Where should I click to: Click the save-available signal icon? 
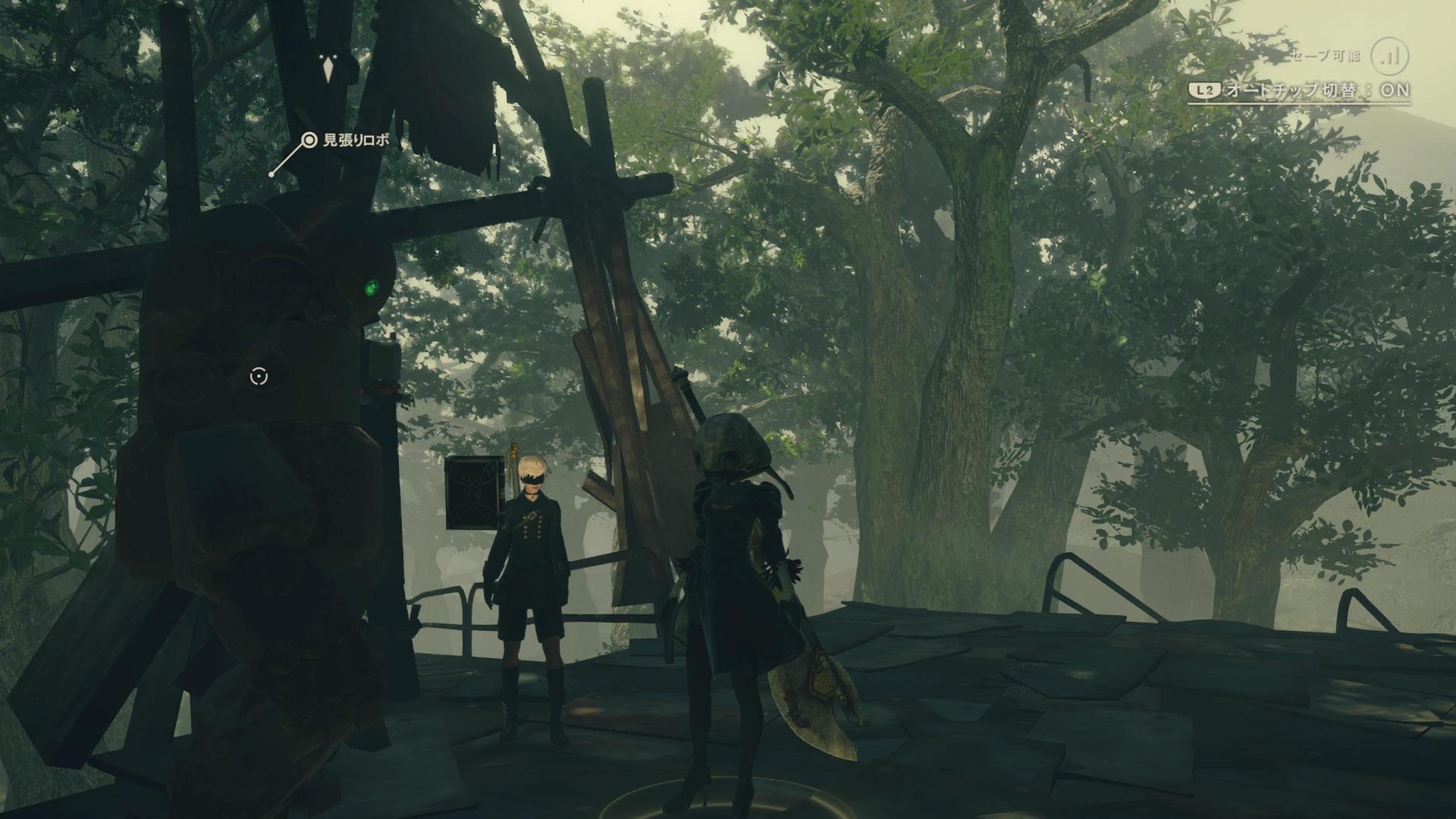(x=1391, y=56)
